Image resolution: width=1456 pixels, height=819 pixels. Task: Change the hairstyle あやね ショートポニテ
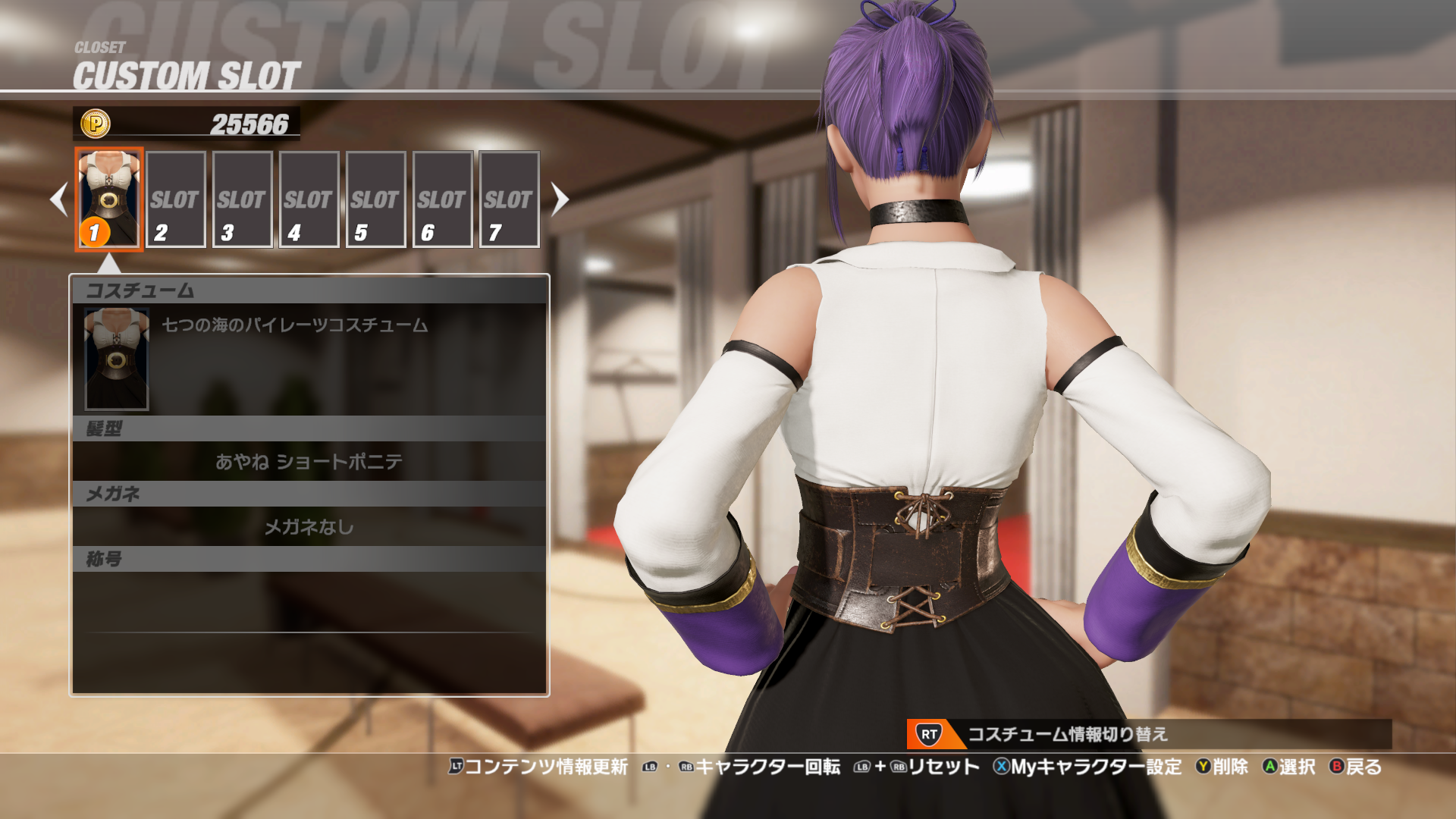pyautogui.click(x=309, y=461)
